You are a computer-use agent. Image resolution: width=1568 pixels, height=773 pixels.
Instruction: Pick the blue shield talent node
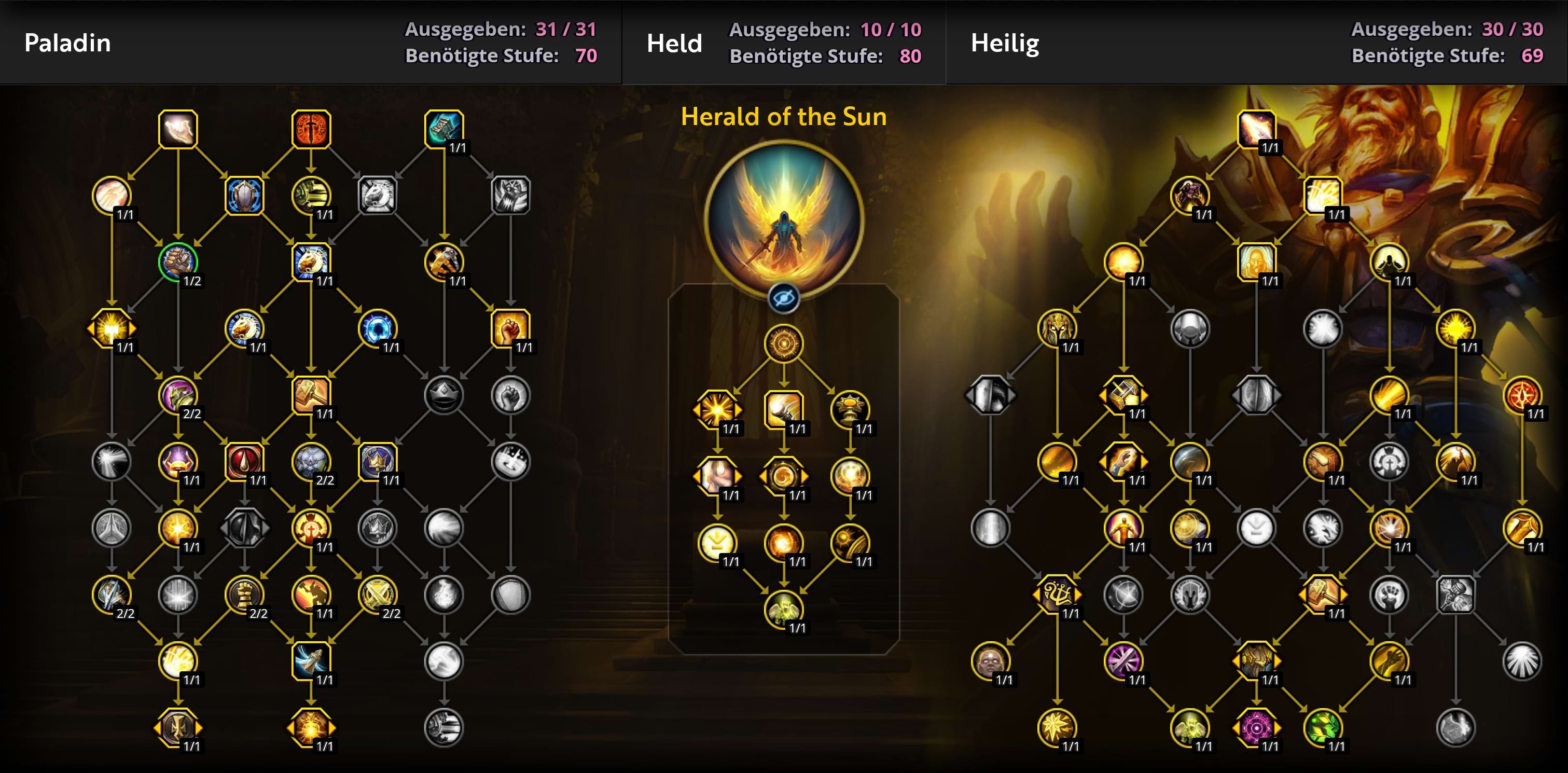(x=244, y=196)
